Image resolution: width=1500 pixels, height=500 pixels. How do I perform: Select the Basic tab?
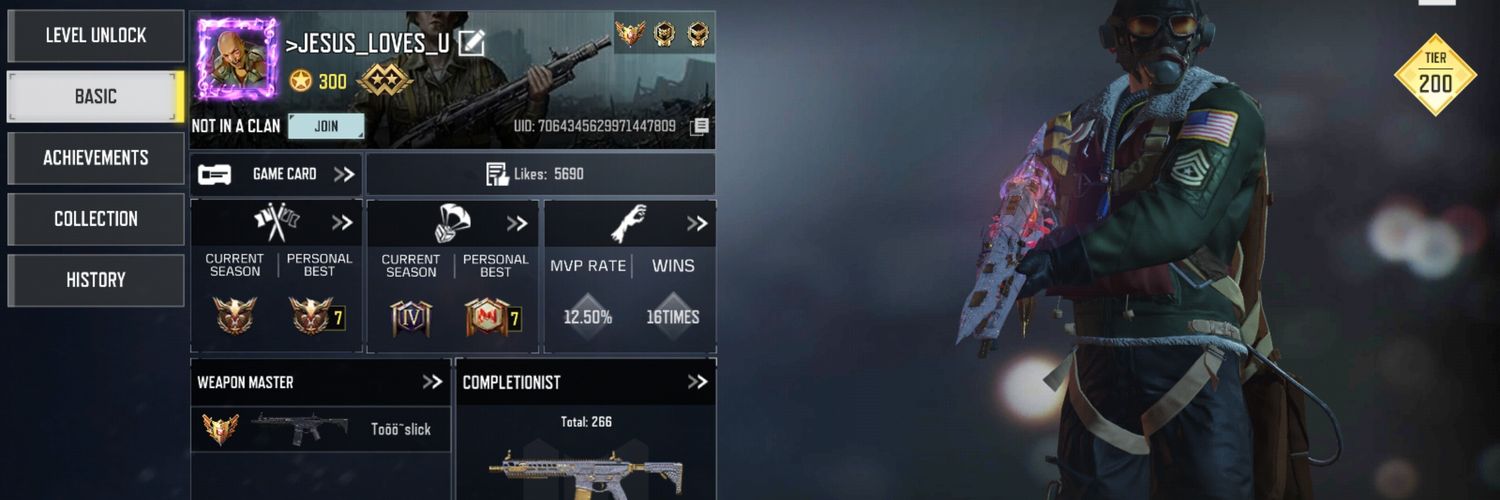tap(96, 97)
